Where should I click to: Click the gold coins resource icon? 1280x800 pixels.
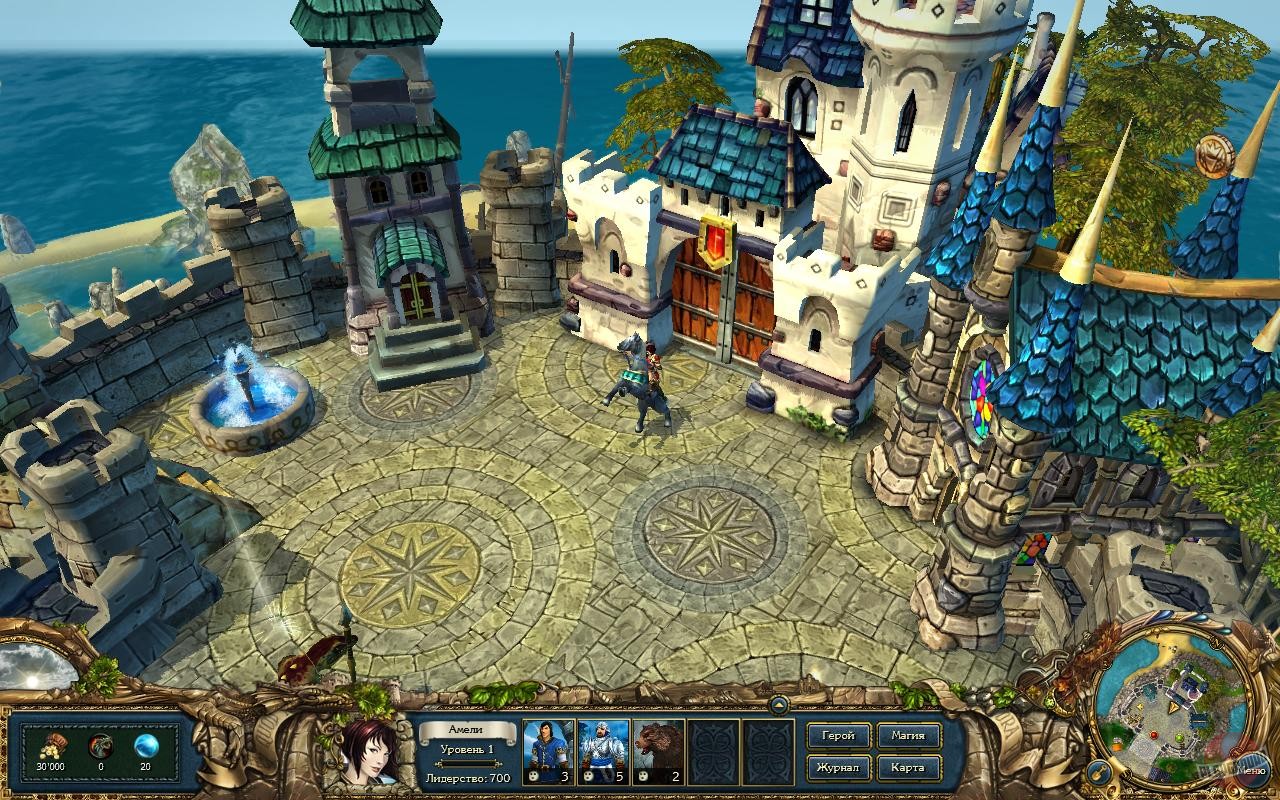click(x=54, y=744)
